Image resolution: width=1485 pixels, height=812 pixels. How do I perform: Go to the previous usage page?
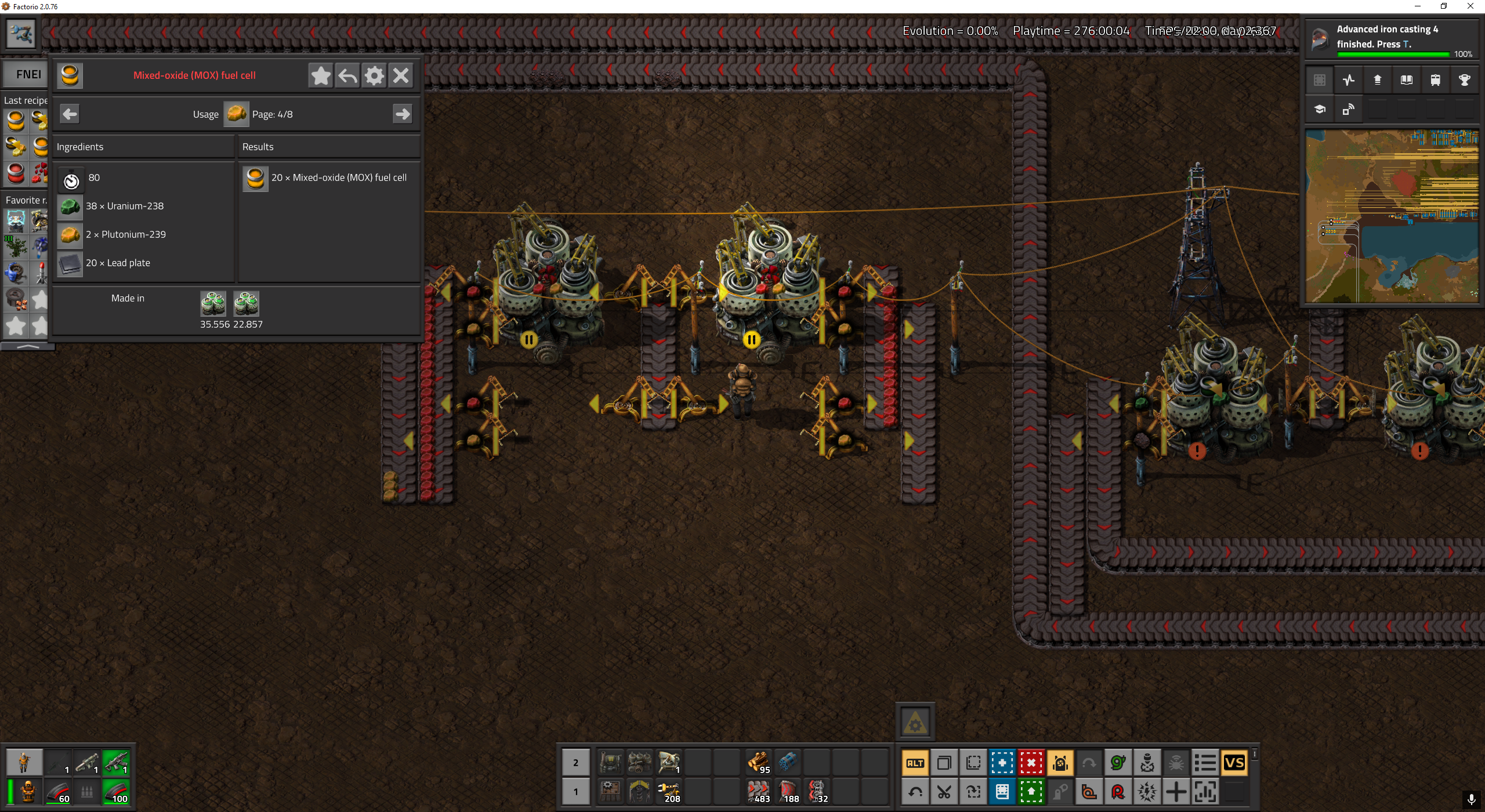click(x=70, y=114)
